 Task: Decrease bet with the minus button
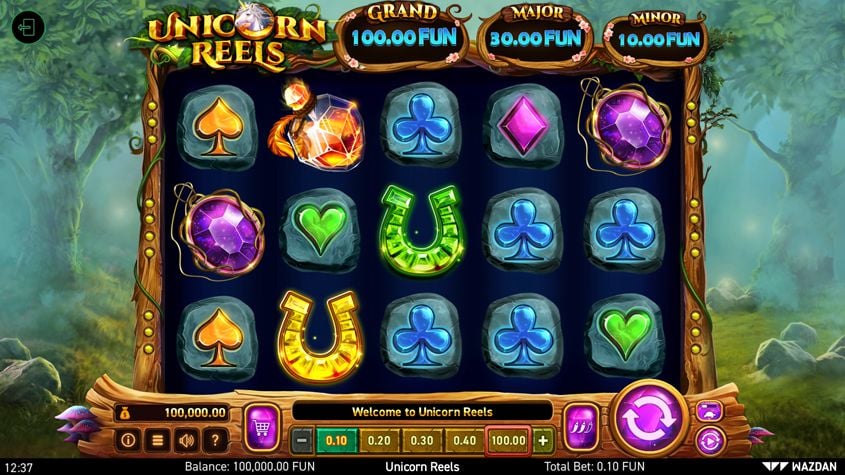(x=303, y=440)
